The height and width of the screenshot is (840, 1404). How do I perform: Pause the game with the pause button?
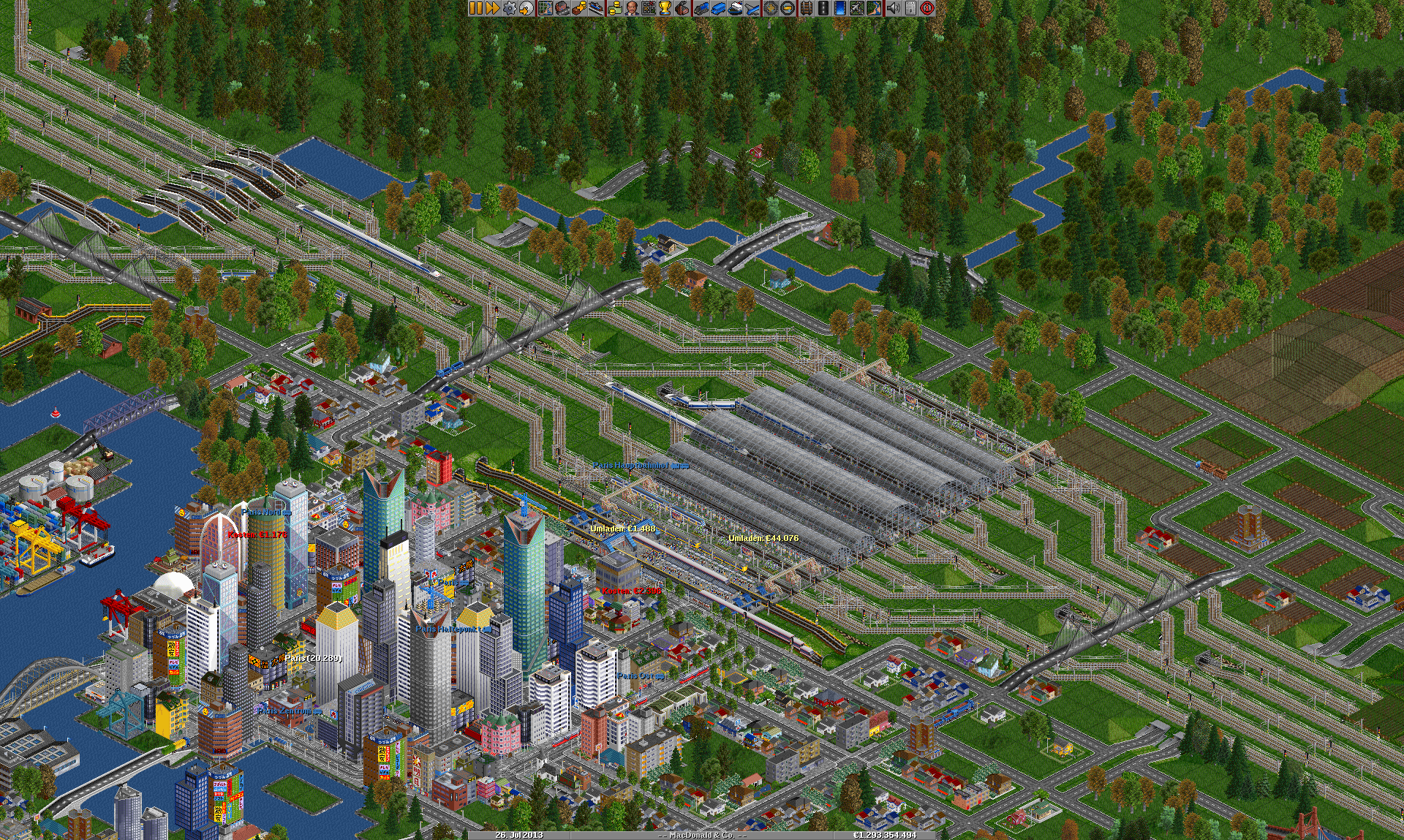pyautogui.click(x=476, y=8)
